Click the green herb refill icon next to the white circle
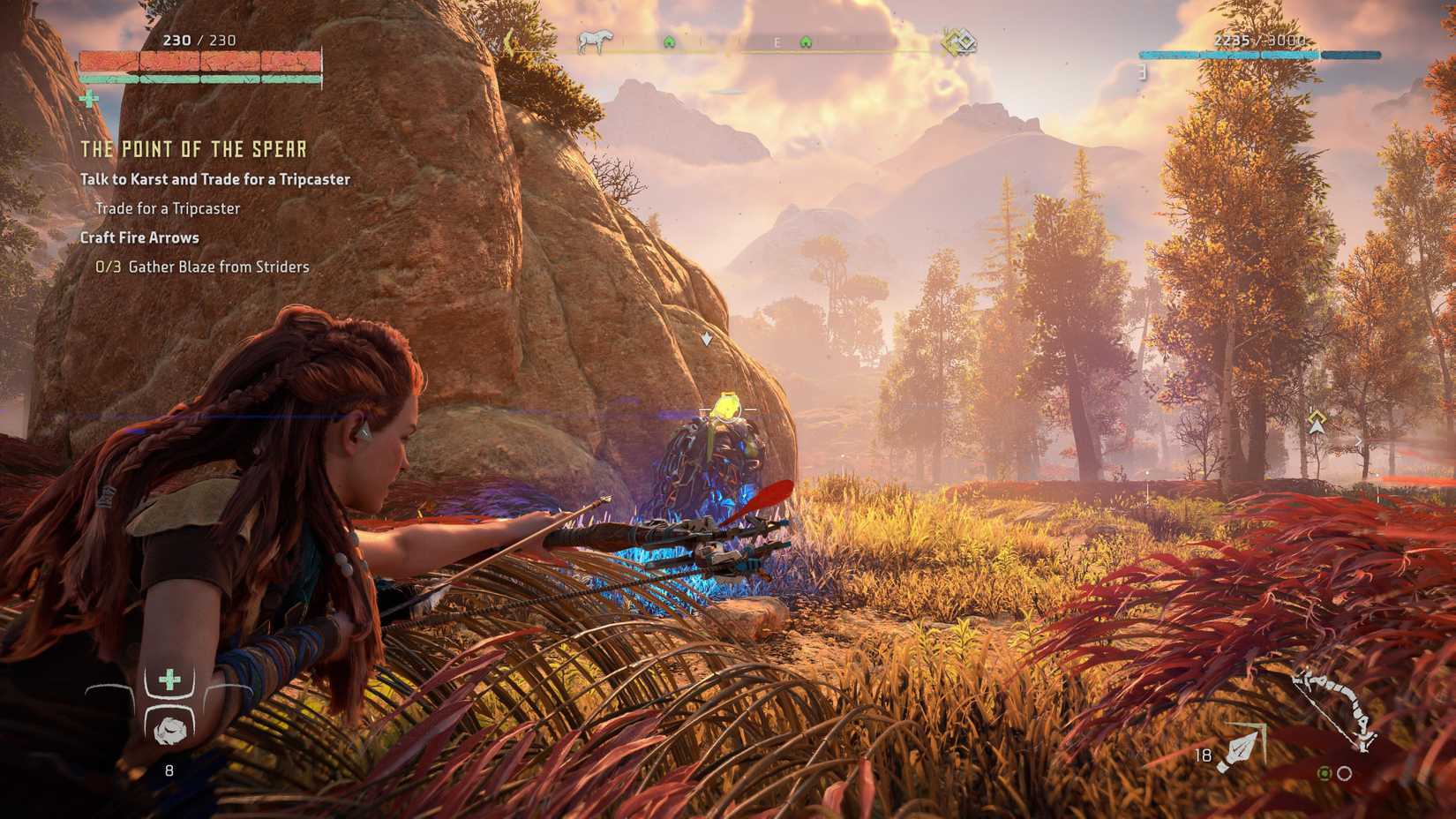 tap(1325, 773)
